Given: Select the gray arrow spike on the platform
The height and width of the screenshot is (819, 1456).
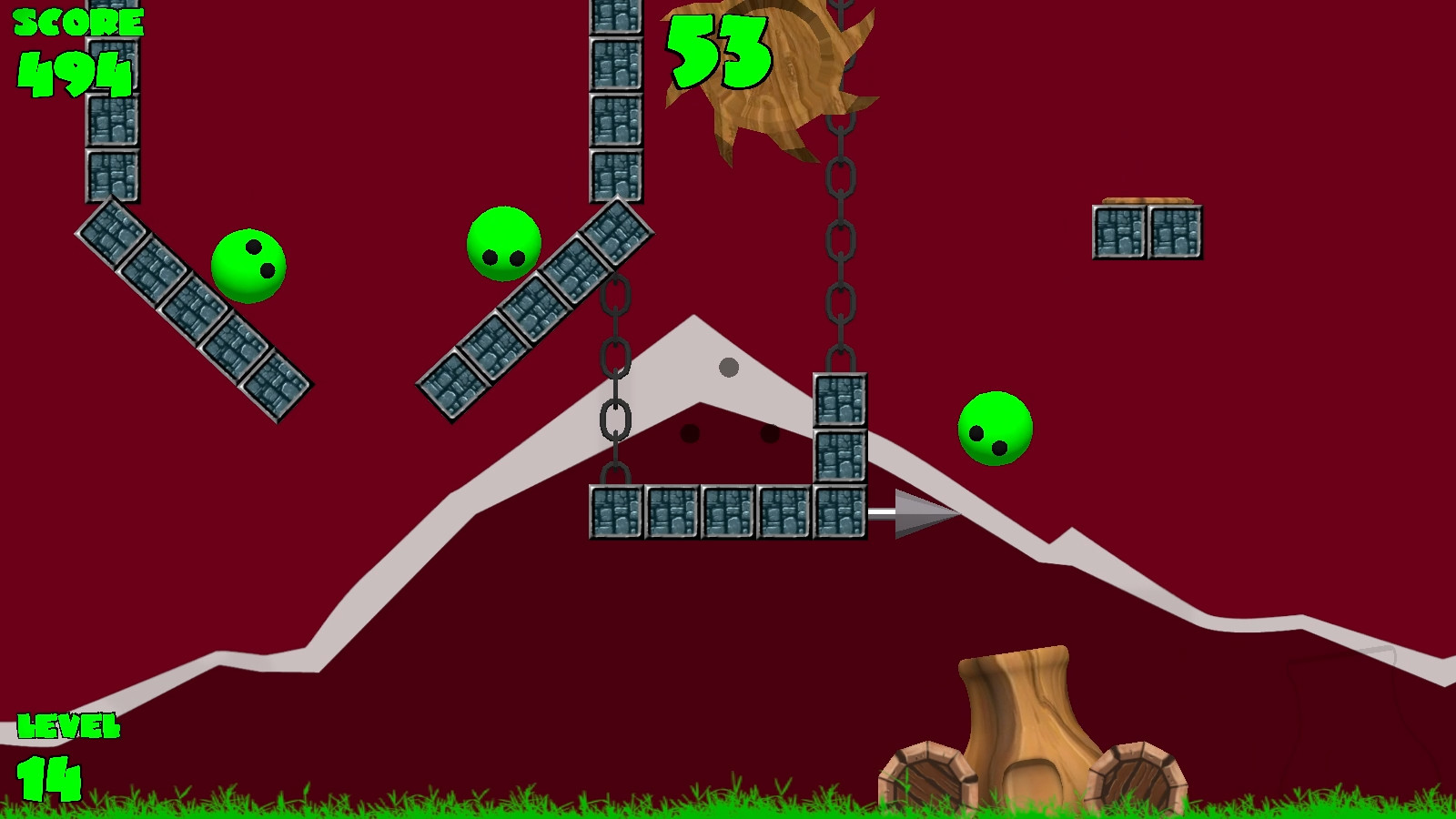Looking at the screenshot, I should [915, 514].
